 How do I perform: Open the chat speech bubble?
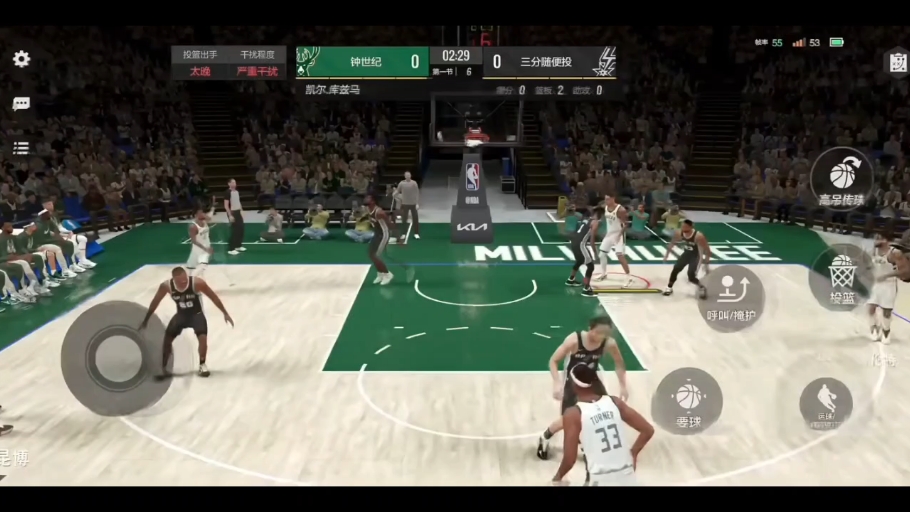(21, 104)
